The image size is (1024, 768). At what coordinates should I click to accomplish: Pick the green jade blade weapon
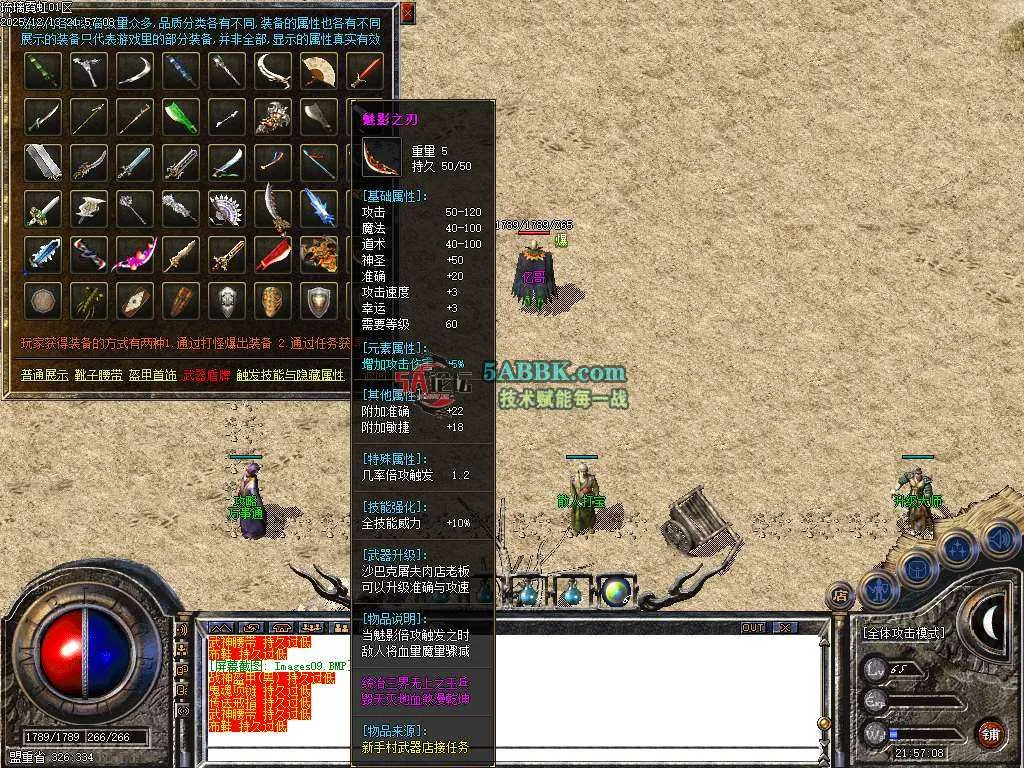click(x=181, y=117)
